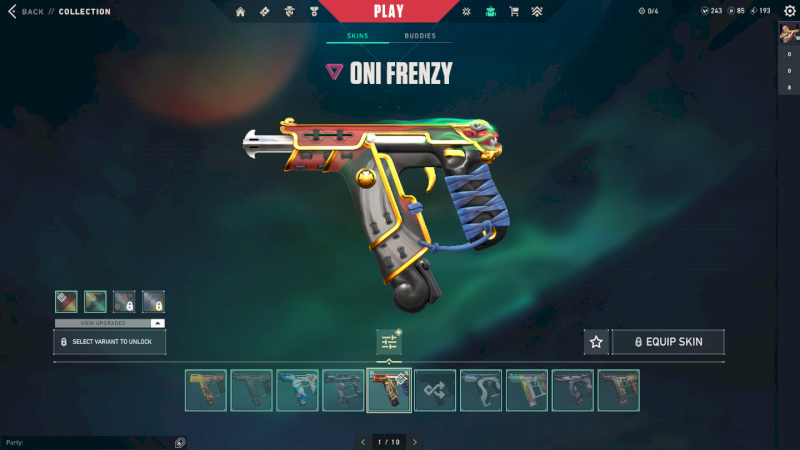Screen dimensions: 800x450
Task: Select the Skins tab
Action: coord(357,36)
